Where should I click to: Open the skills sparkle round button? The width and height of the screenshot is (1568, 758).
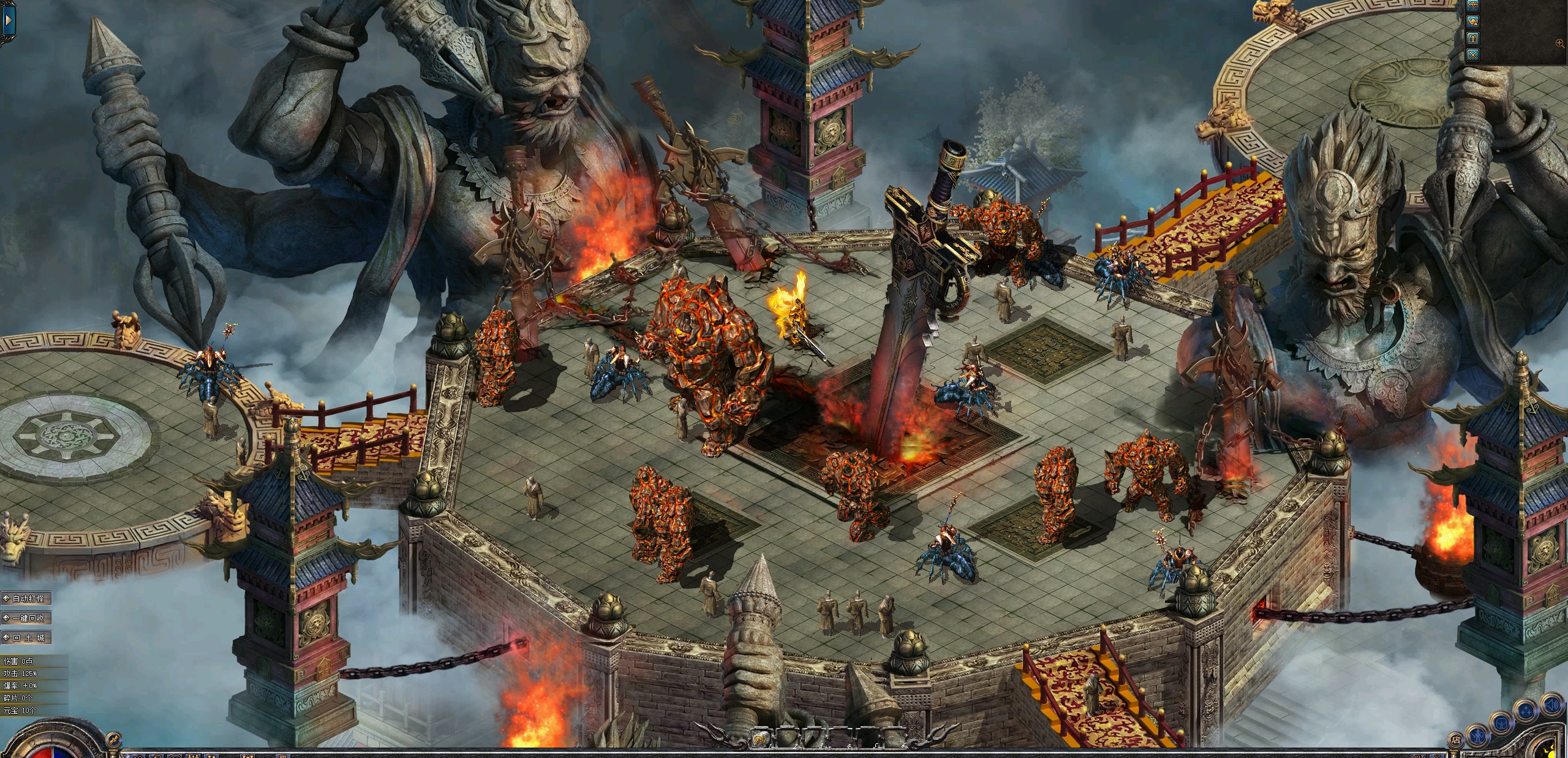[x=1525, y=713]
